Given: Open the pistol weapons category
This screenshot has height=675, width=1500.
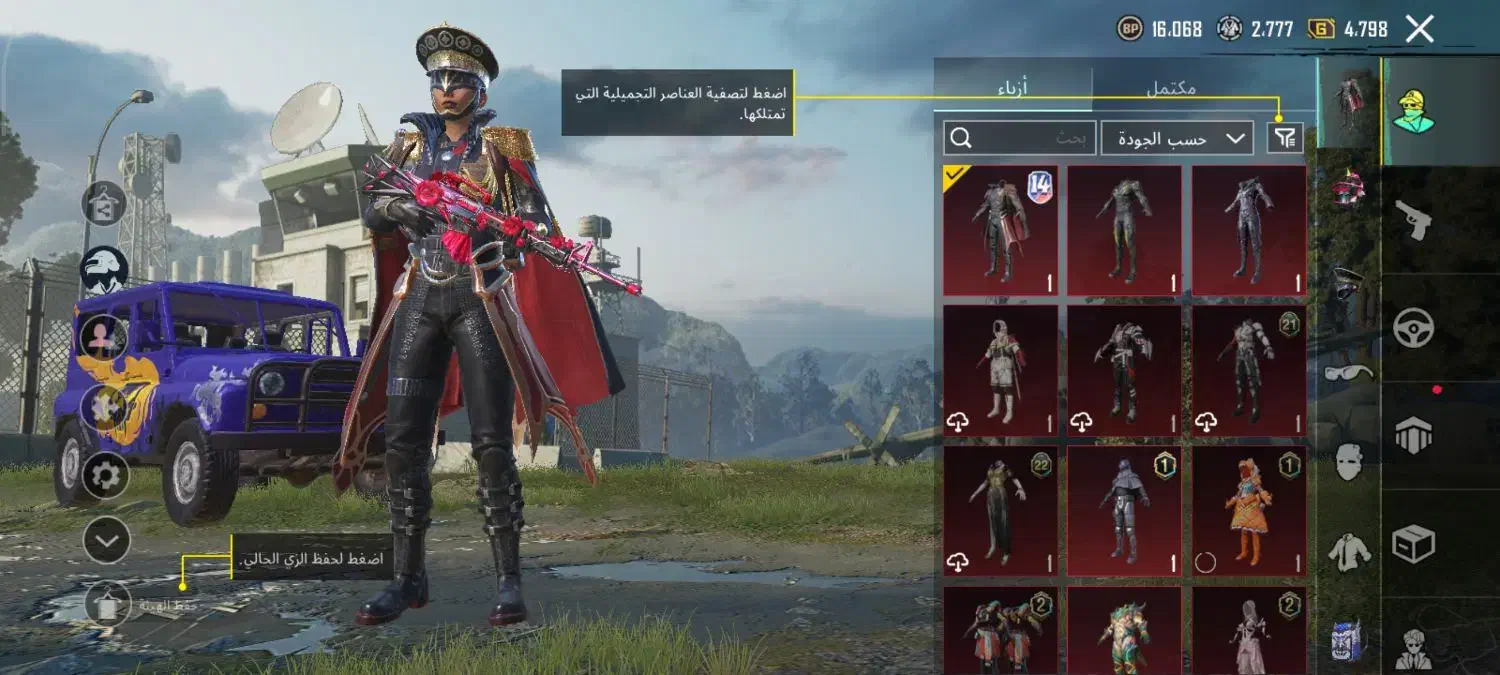Looking at the screenshot, I should (x=1413, y=219).
